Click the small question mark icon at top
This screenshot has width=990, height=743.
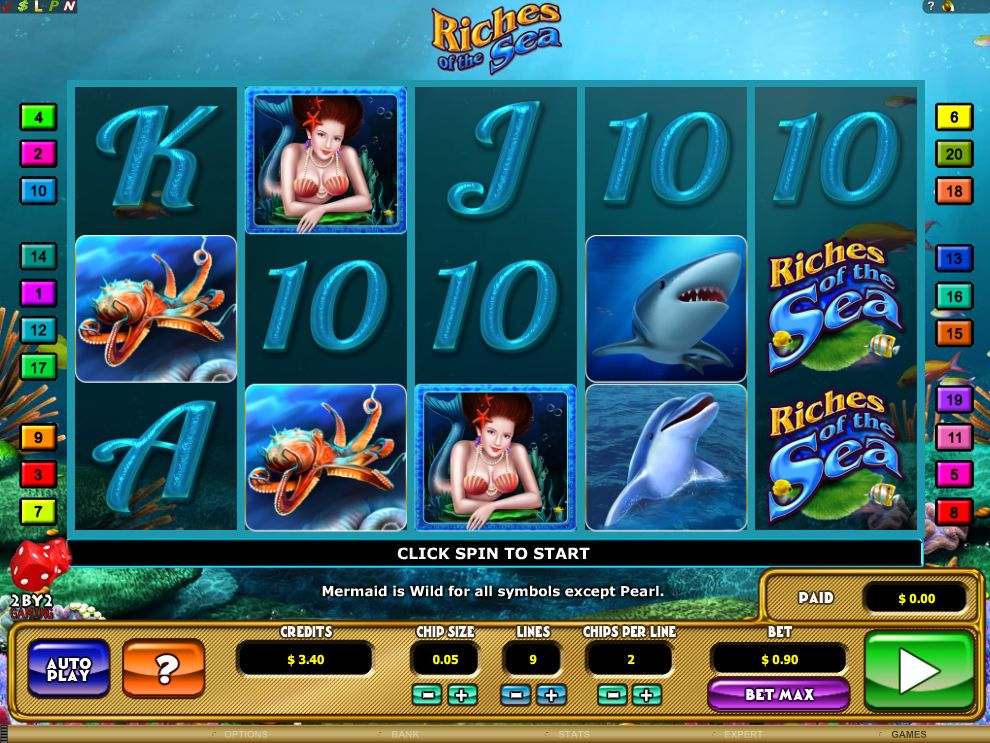pos(931,7)
